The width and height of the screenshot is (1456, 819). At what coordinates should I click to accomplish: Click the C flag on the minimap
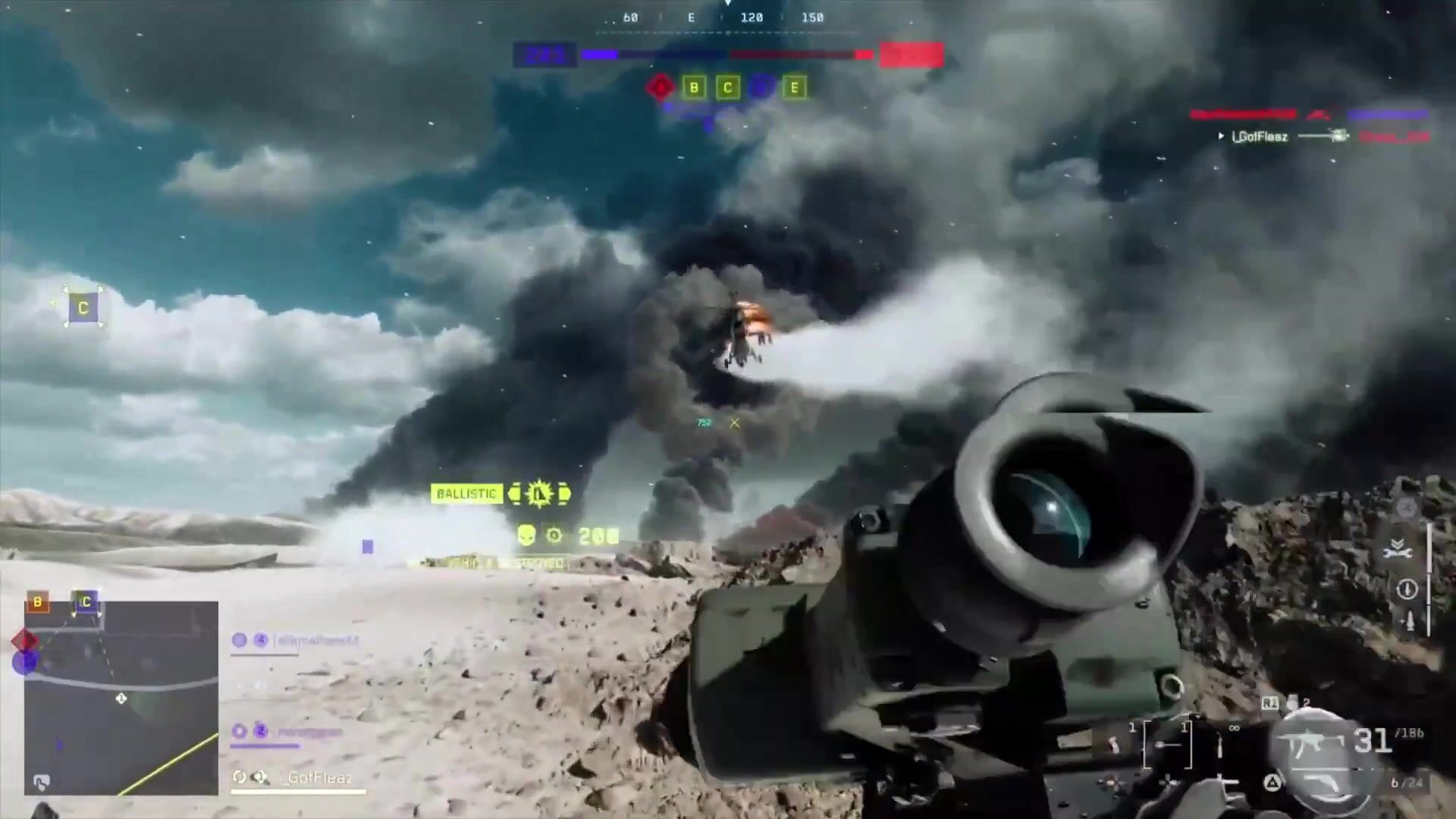tap(86, 602)
